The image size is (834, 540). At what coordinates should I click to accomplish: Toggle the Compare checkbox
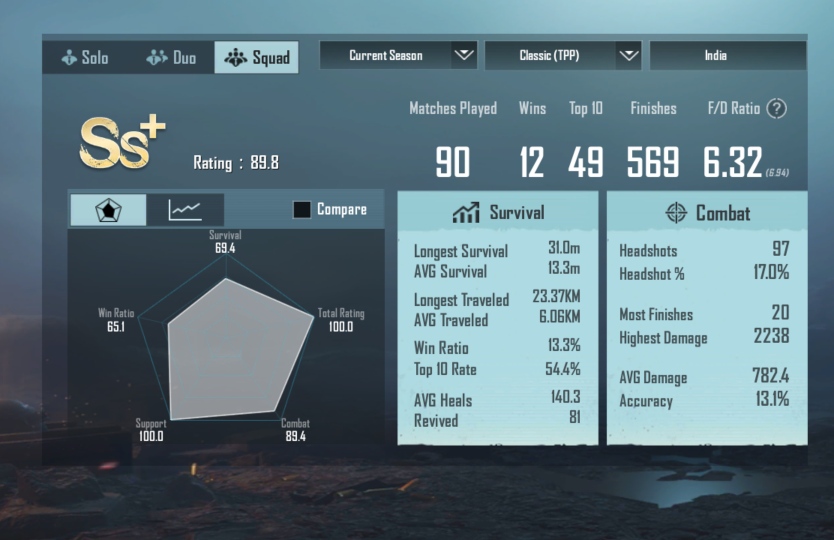pyautogui.click(x=301, y=210)
